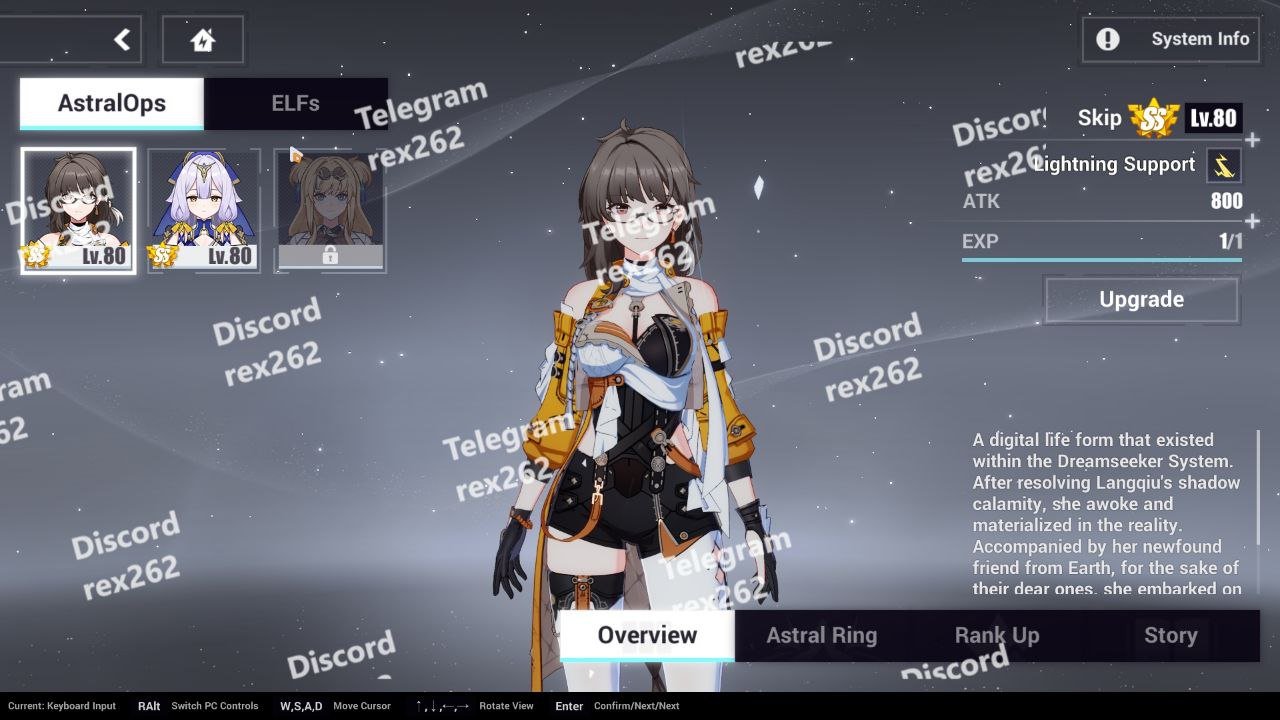Open the Overview tab
The width and height of the screenshot is (1280, 720).
click(x=647, y=635)
